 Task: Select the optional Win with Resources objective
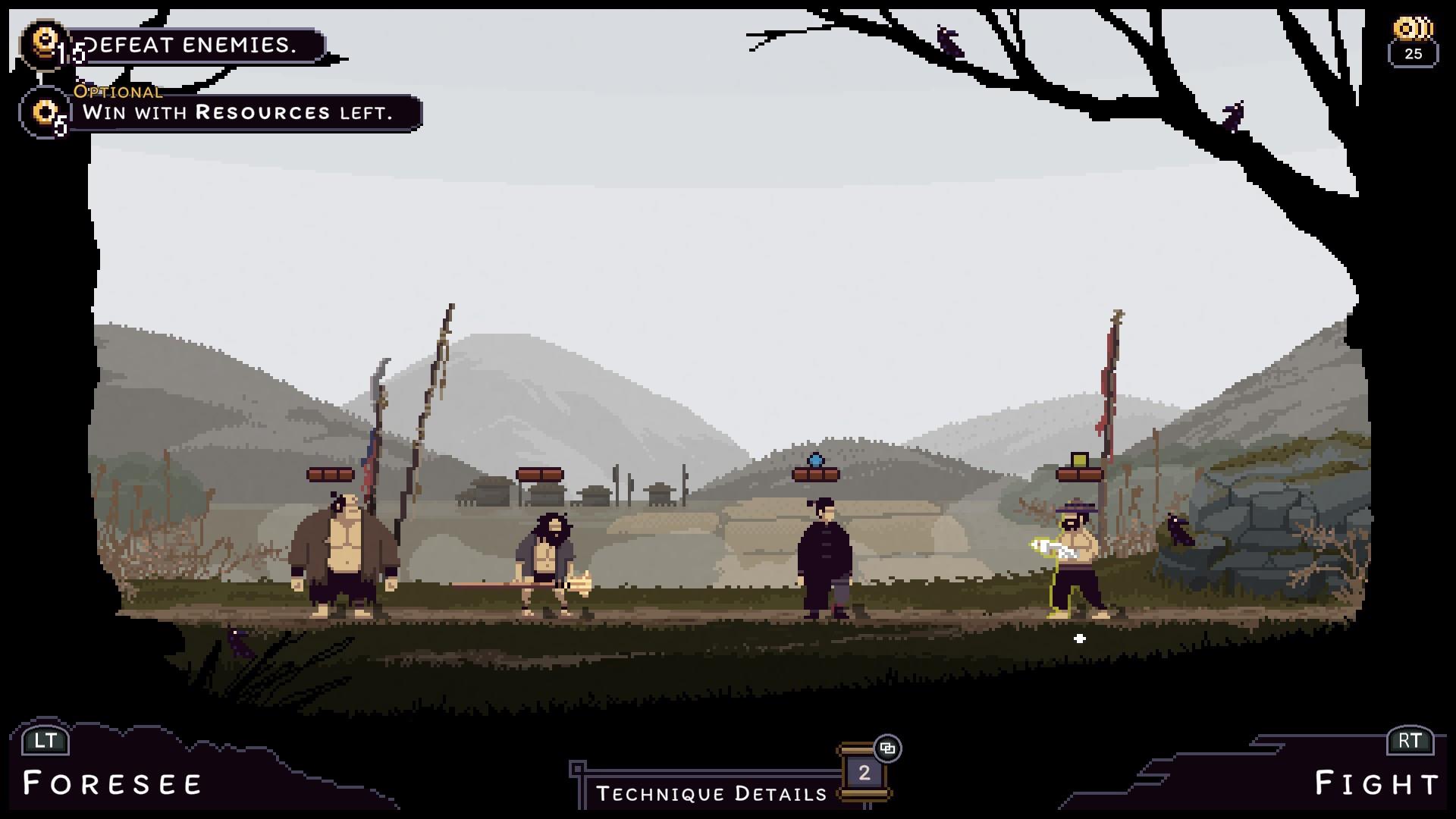(237, 113)
